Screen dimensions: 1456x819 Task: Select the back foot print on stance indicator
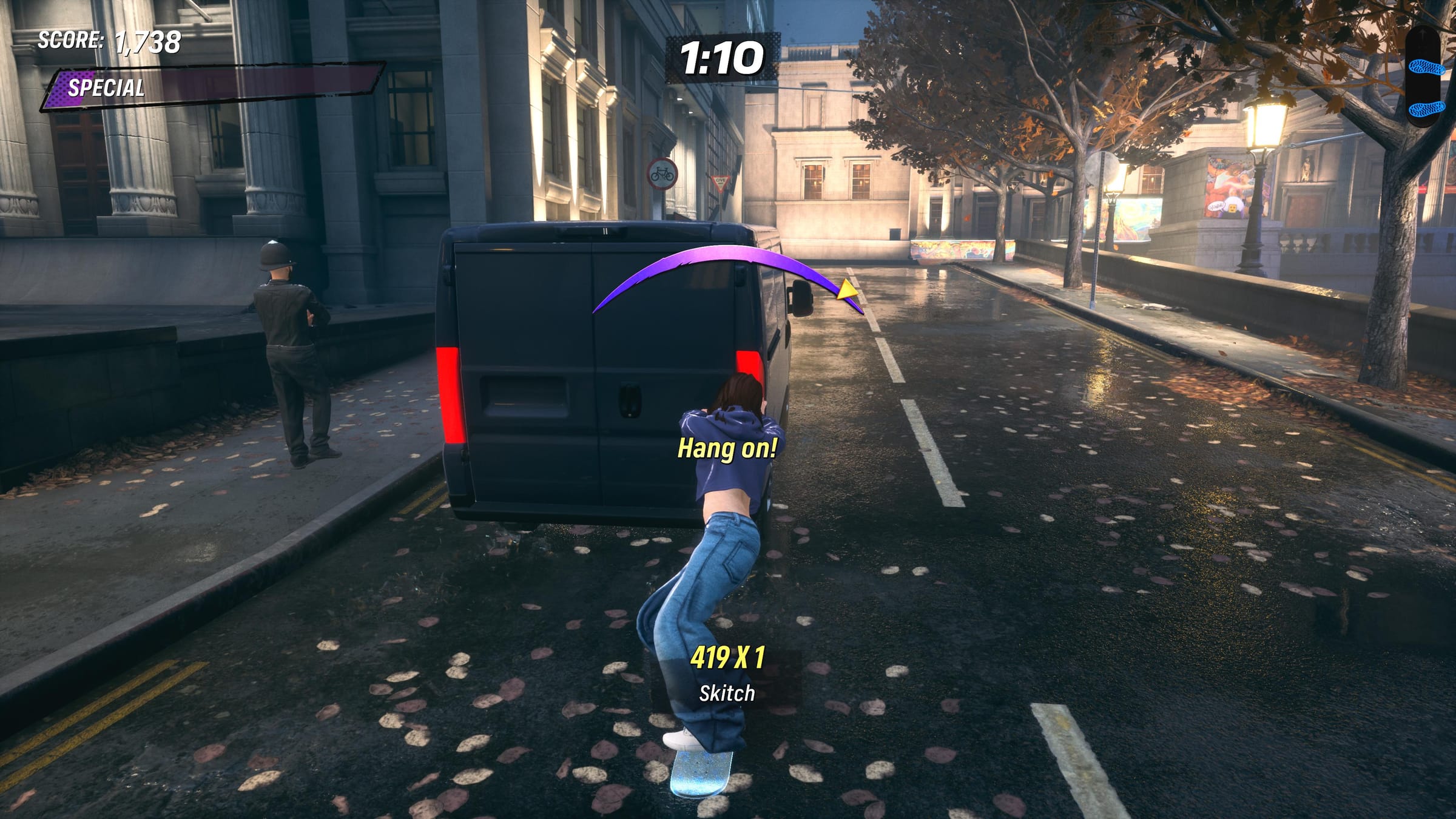tap(1427, 109)
